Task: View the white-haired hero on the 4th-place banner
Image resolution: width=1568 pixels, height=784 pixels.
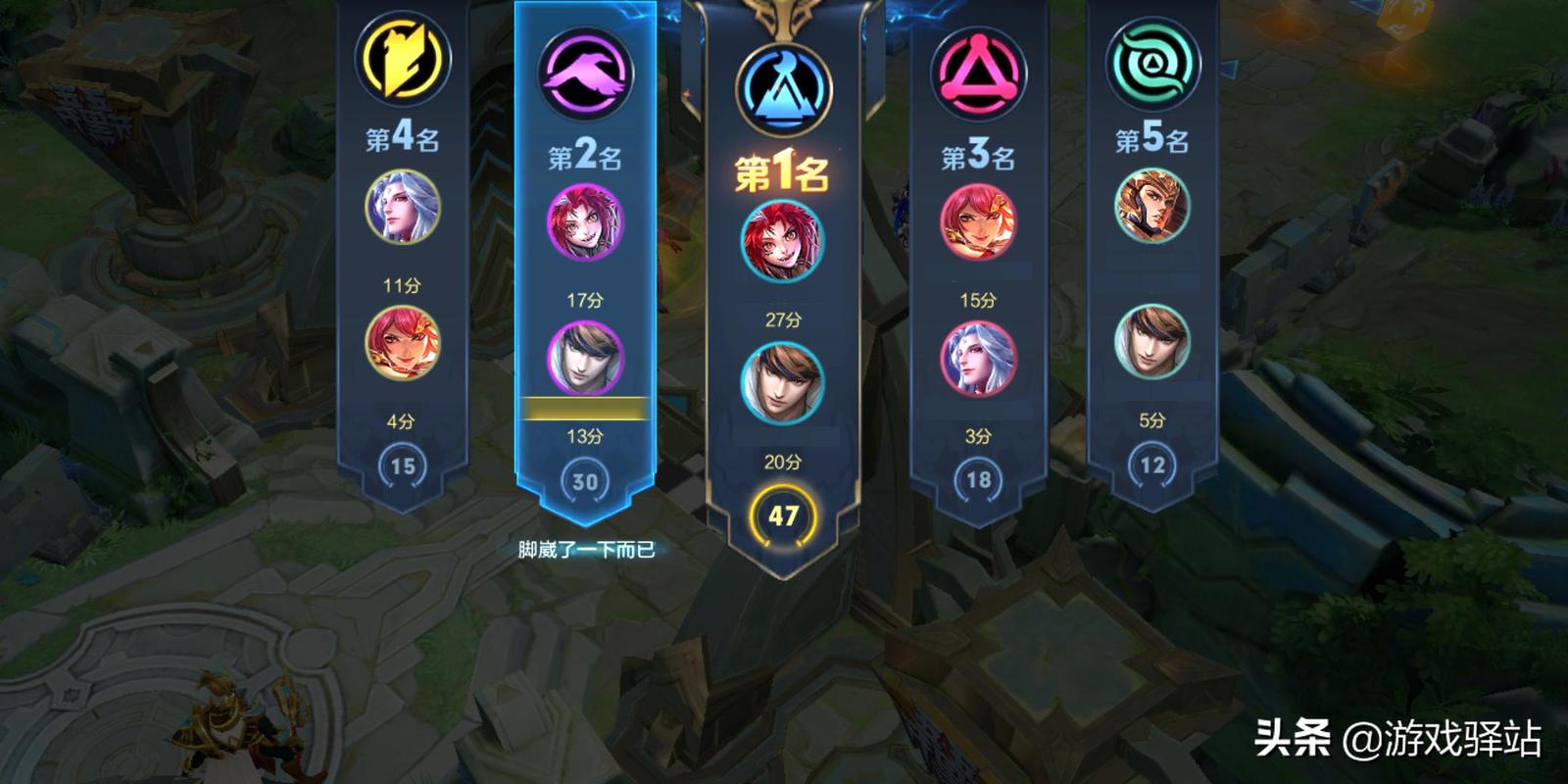Action: click(x=403, y=208)
